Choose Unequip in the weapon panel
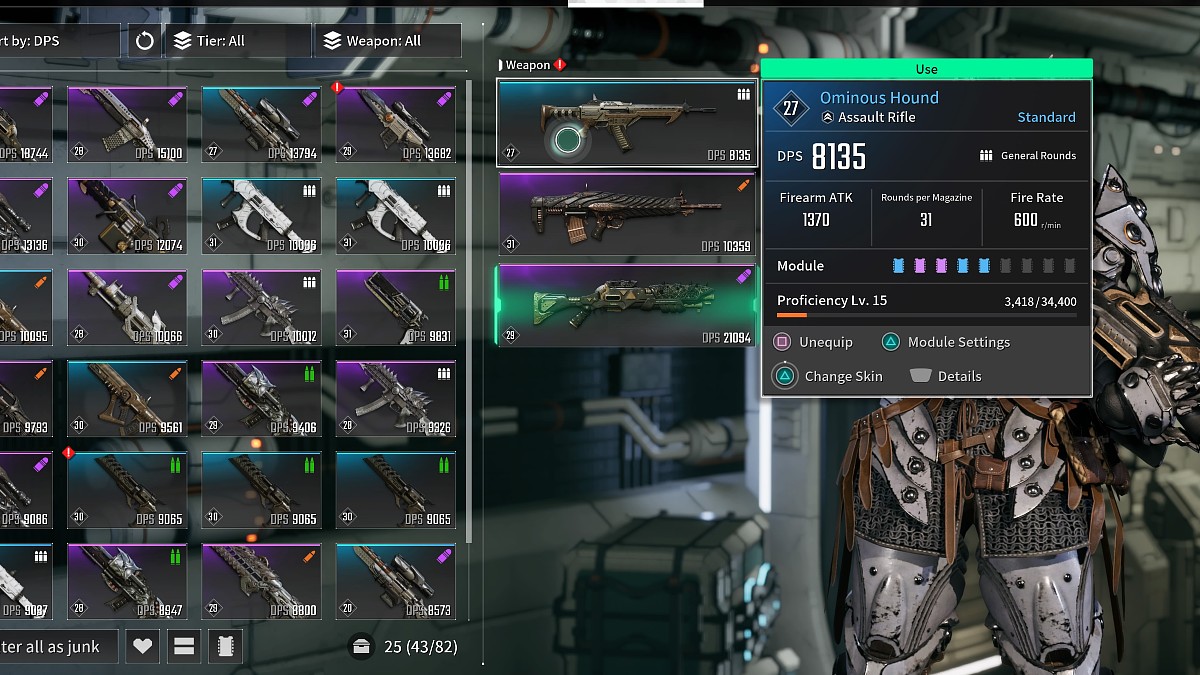The height and width of the screenshot is (675, 1200). click(x=814, y=342)
